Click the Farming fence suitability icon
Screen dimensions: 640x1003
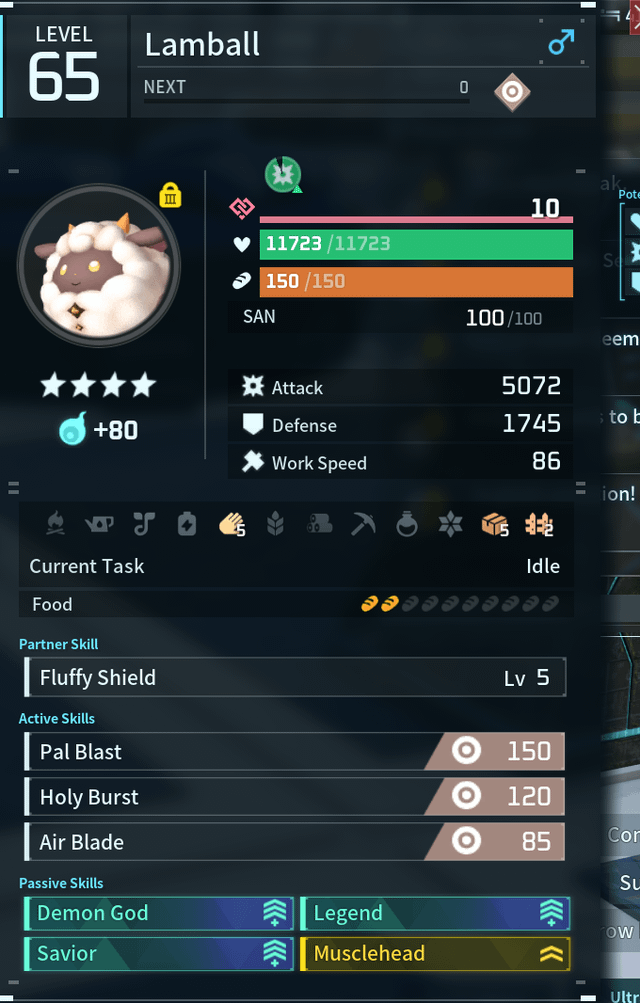coord(538,524)
